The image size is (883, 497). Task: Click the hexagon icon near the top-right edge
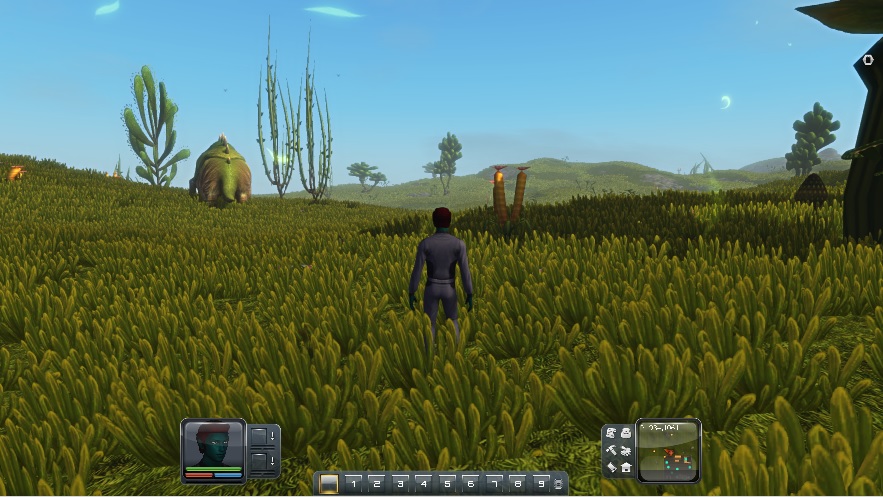tap(867, 60)
